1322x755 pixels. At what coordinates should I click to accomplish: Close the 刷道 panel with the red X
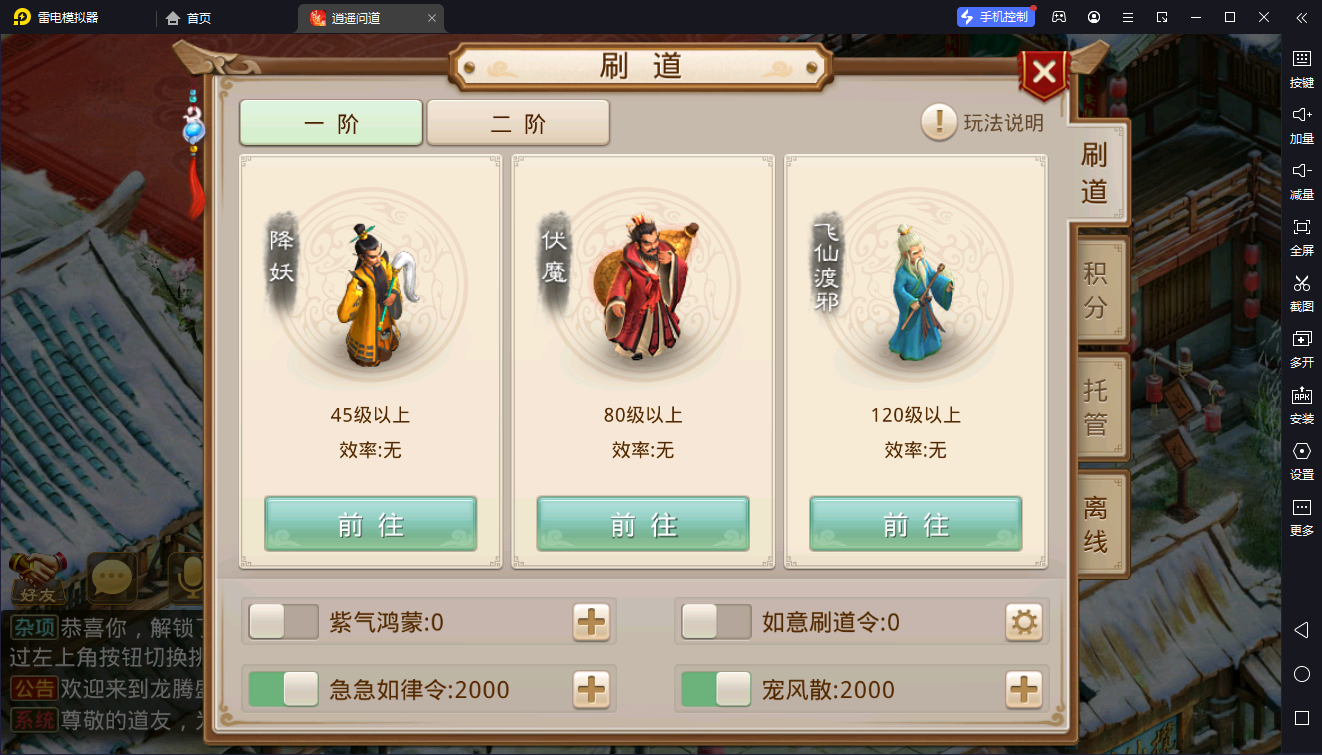click(1043, 72)
